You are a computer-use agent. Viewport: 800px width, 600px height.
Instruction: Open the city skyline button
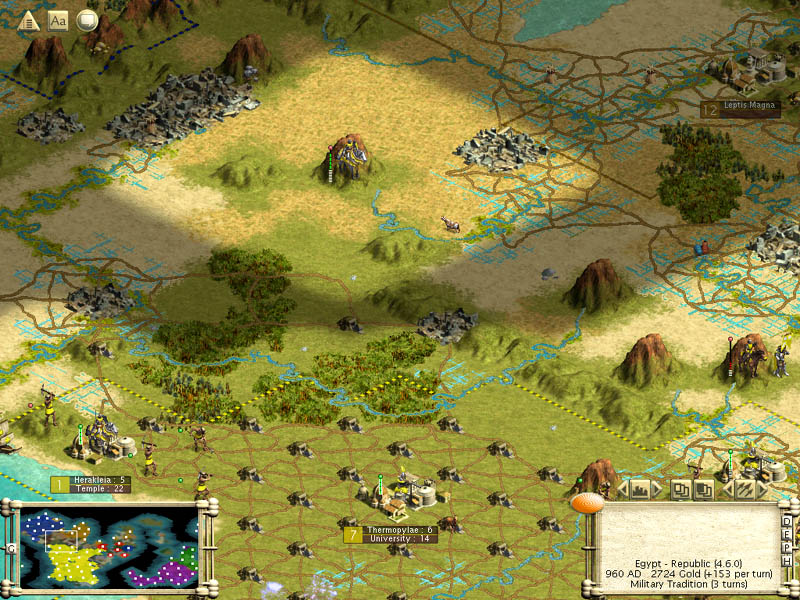pos(640,490)
